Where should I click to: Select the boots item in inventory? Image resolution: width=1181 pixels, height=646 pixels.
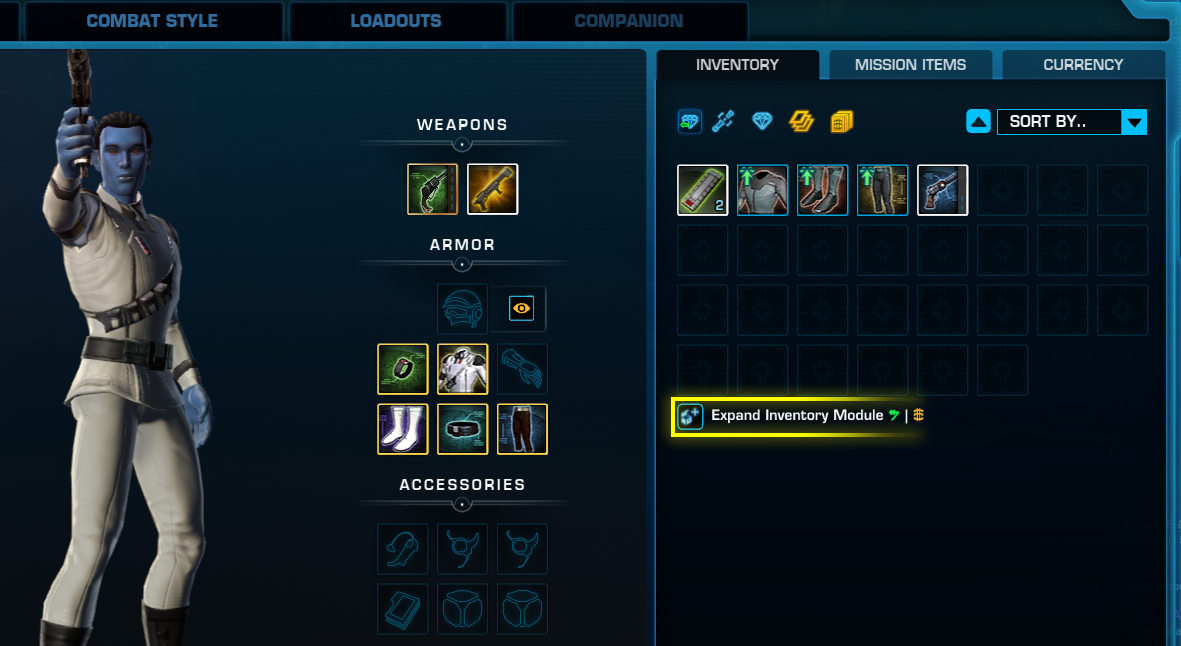tap(822, 190)
